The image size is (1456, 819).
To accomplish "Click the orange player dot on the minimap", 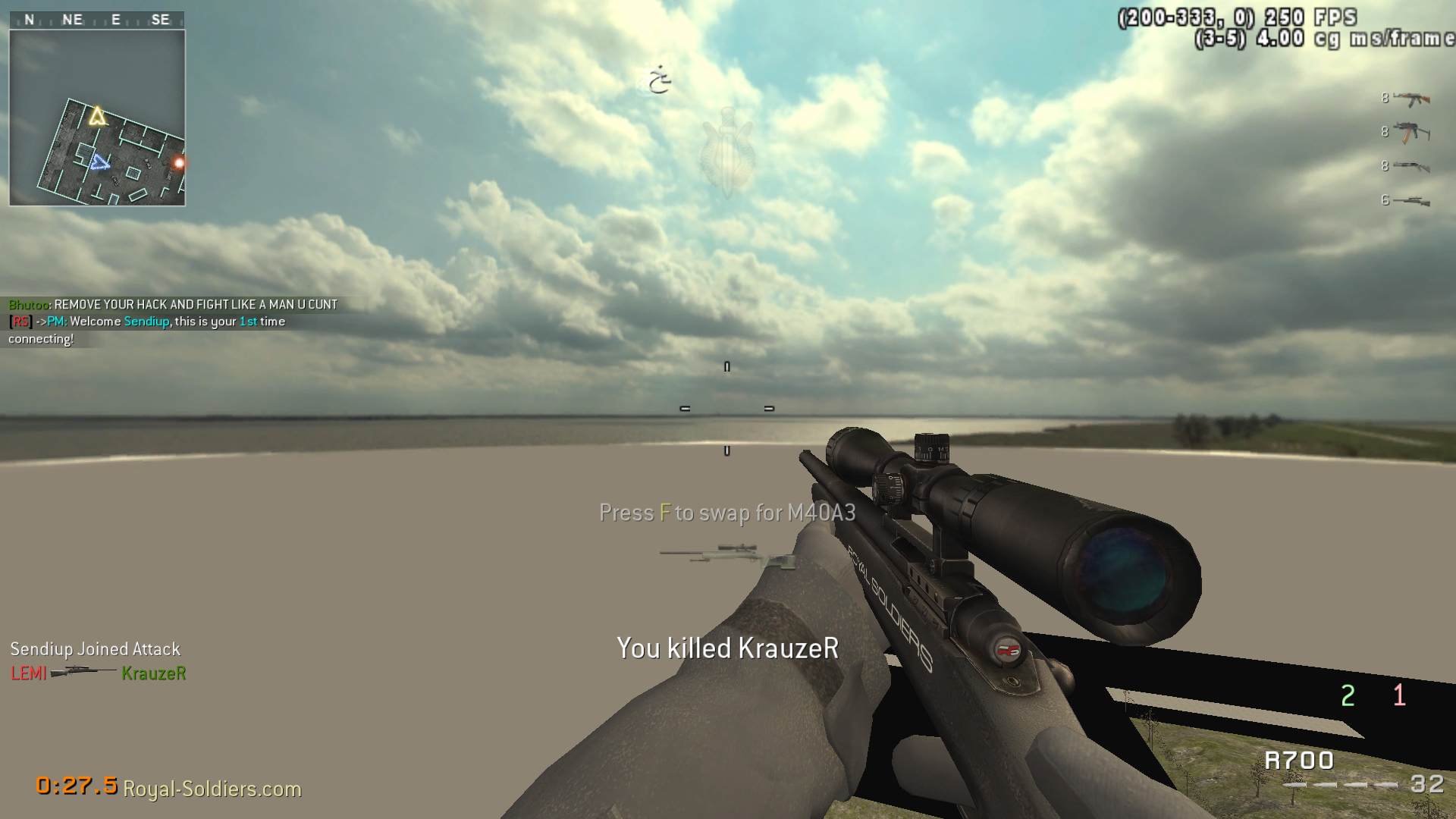I will click(x=178, y=162).
